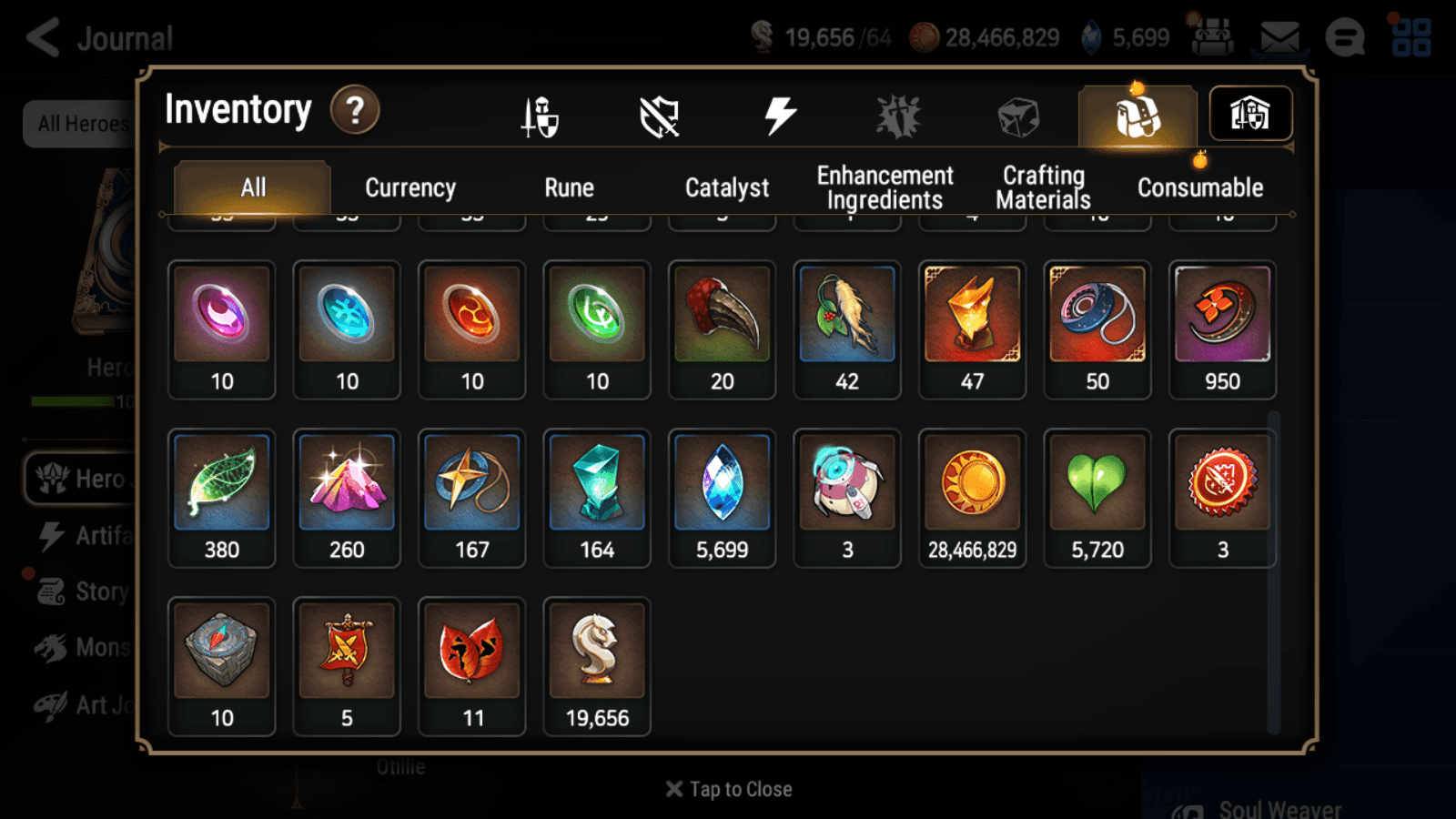Screen dimensions: 1456x819
Task: Select the Artifact lightning category icon
Action: tap(778, 113)
